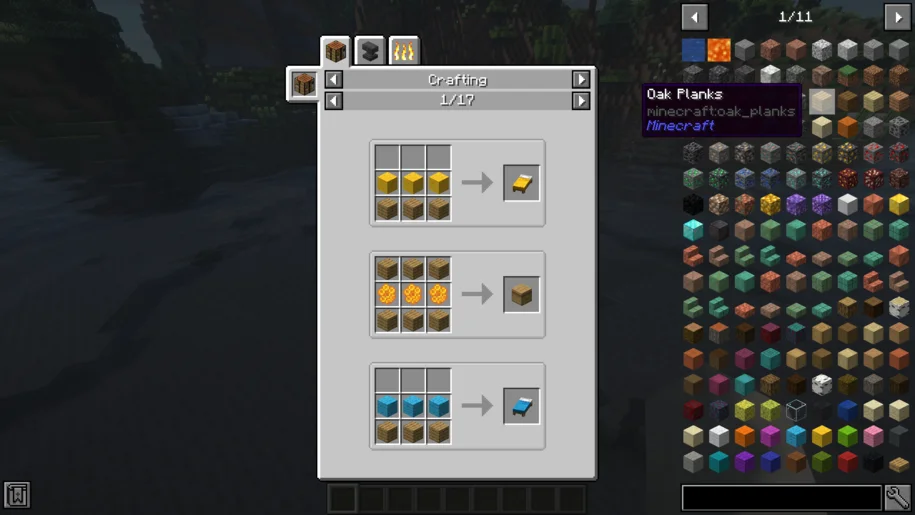Go to previous recipe category before Crafting
Image resolution: width=915 pixels, height=515 pixels.
[334, 80]
